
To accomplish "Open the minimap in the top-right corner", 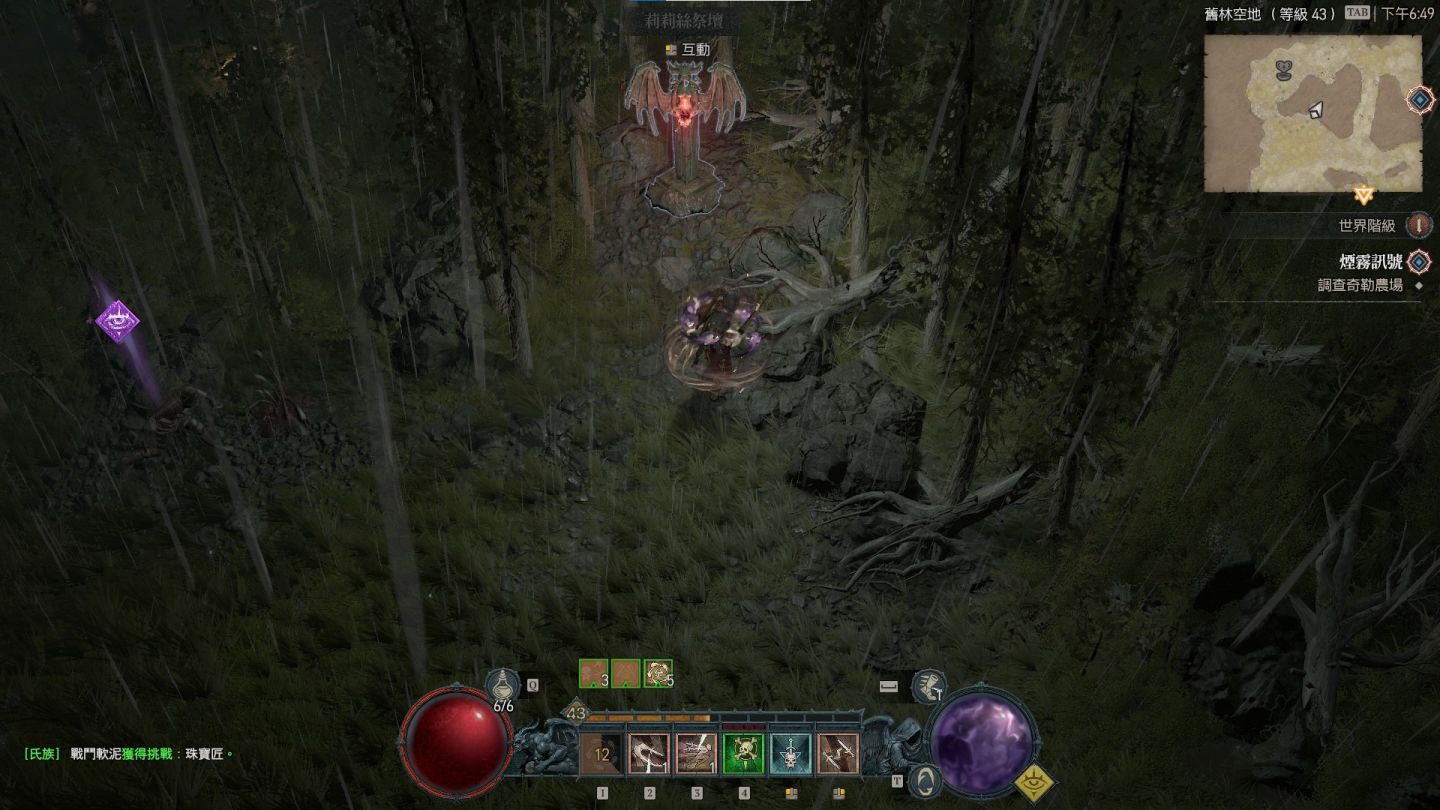I will point(1312,113).
